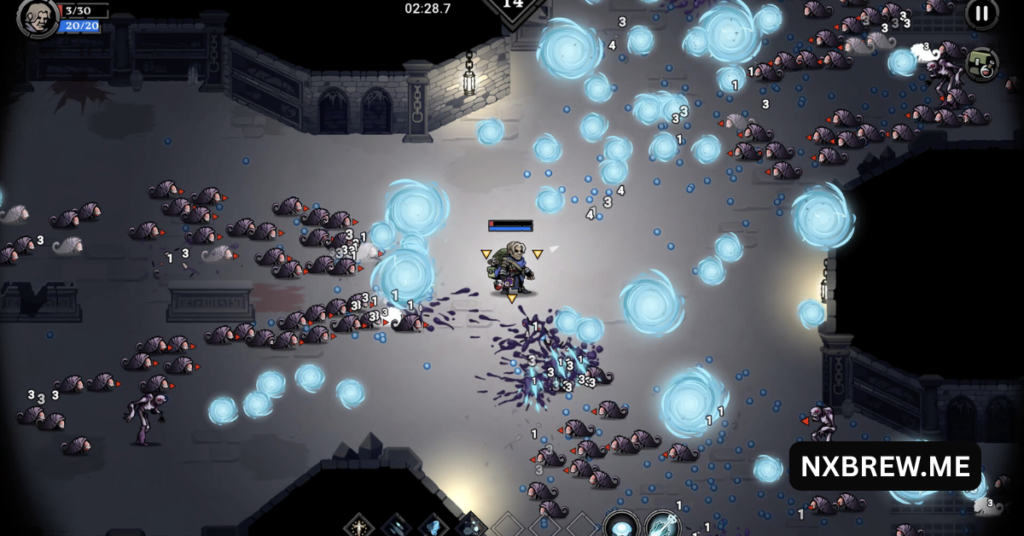
Task: Open the NXBREW.ME watermark link
Action: (x=884, y=466)
